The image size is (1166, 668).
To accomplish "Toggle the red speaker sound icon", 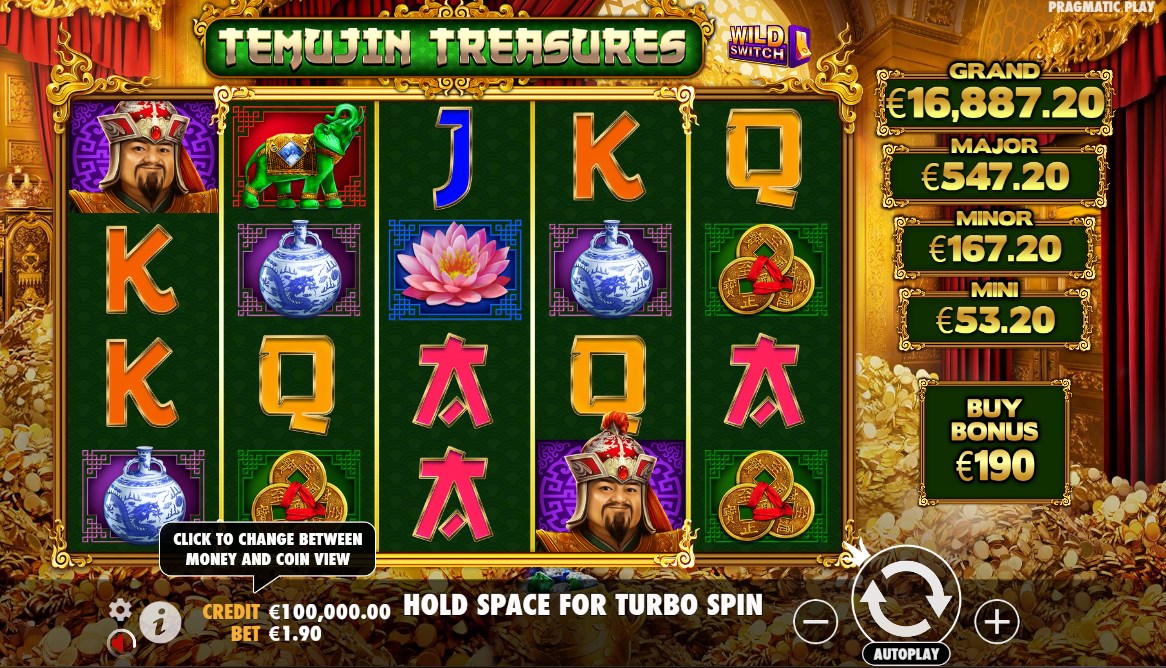I will click(x=122, y=639).
